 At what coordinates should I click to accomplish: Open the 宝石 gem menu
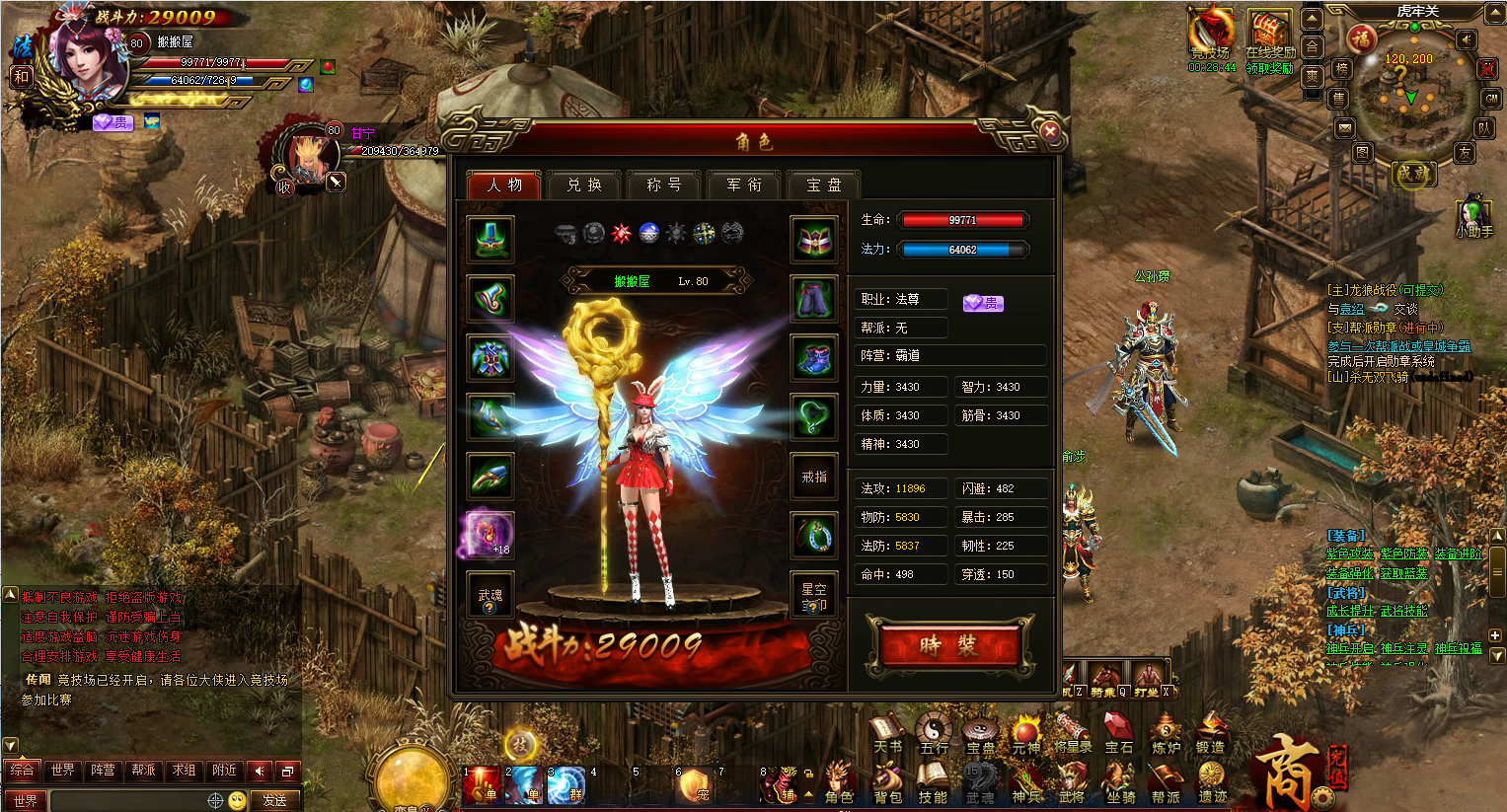point(1118,734)
